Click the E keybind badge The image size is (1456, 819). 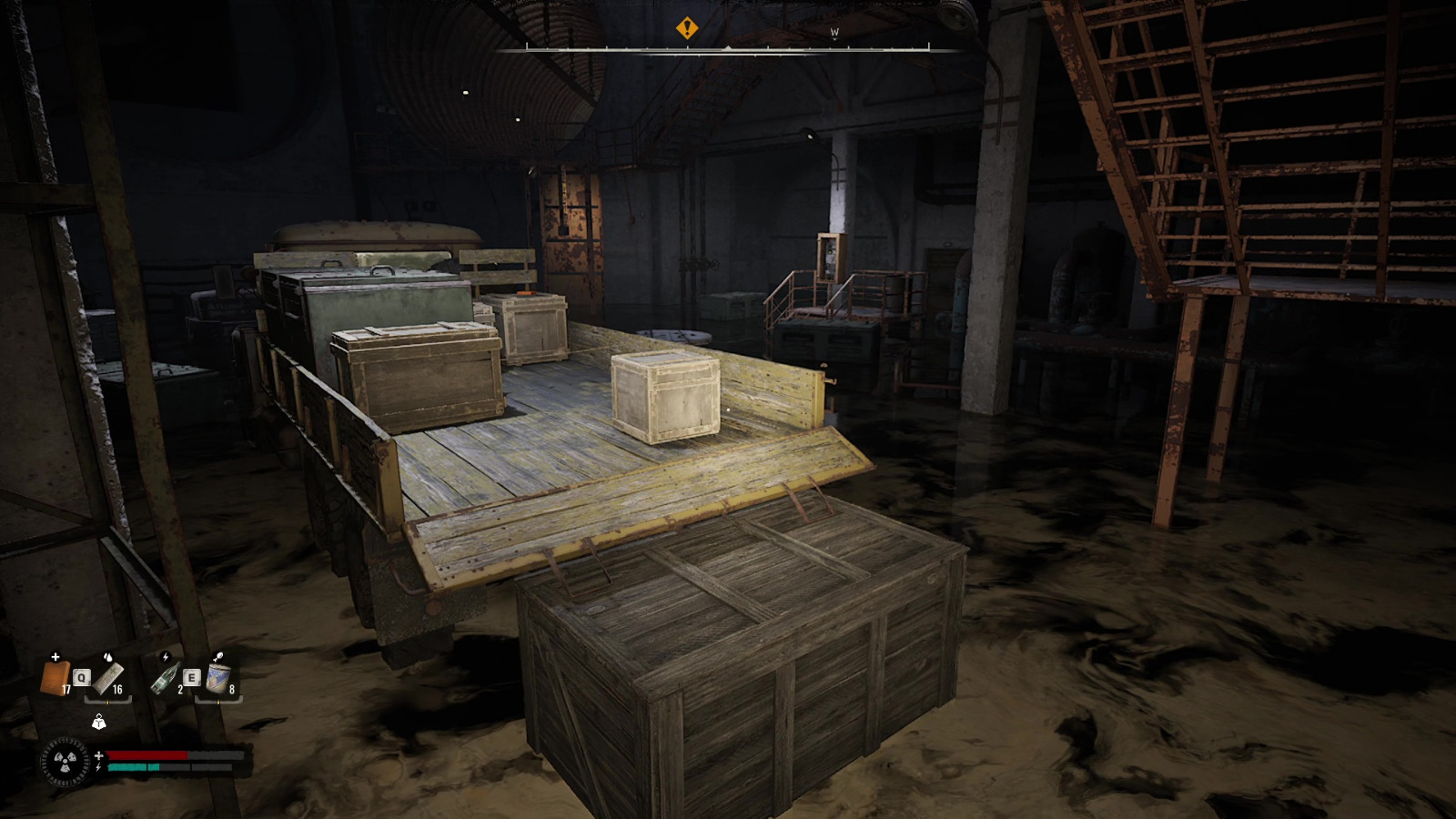[192, 677]
